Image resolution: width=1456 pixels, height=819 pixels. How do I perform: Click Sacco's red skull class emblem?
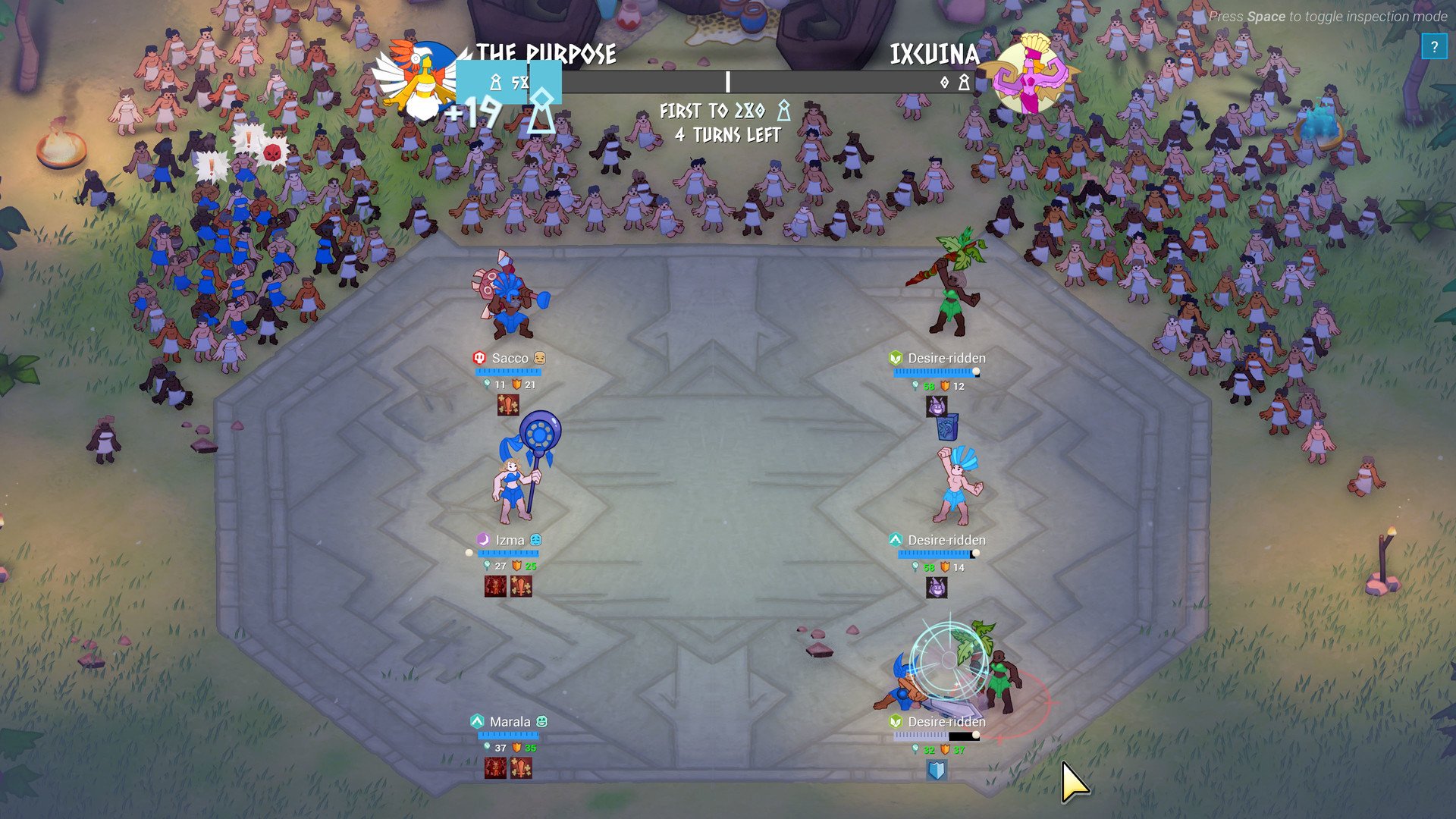click(x=479, y=357)
